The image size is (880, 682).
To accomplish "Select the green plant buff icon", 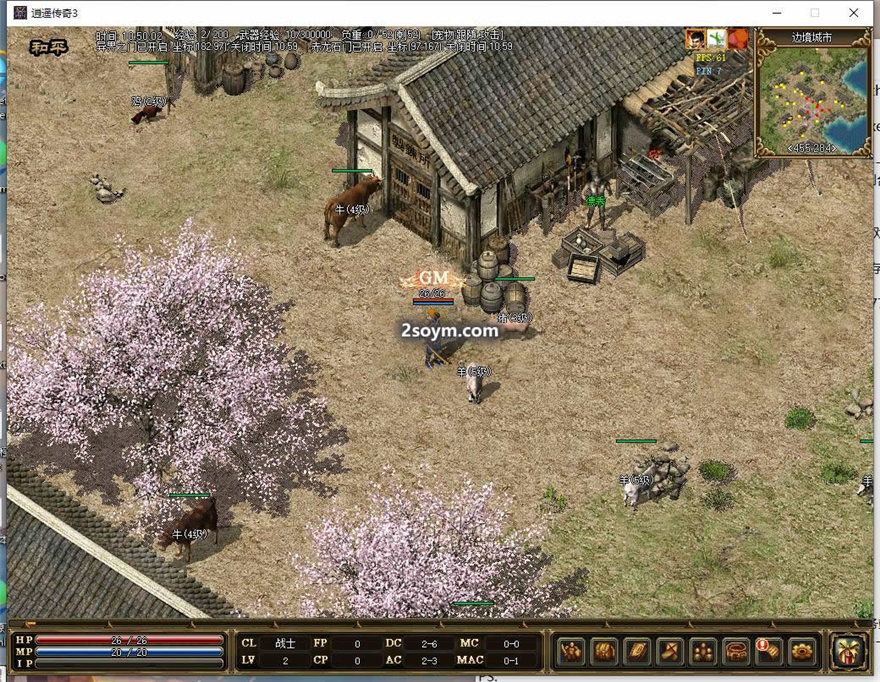I will tap(716, 38).
